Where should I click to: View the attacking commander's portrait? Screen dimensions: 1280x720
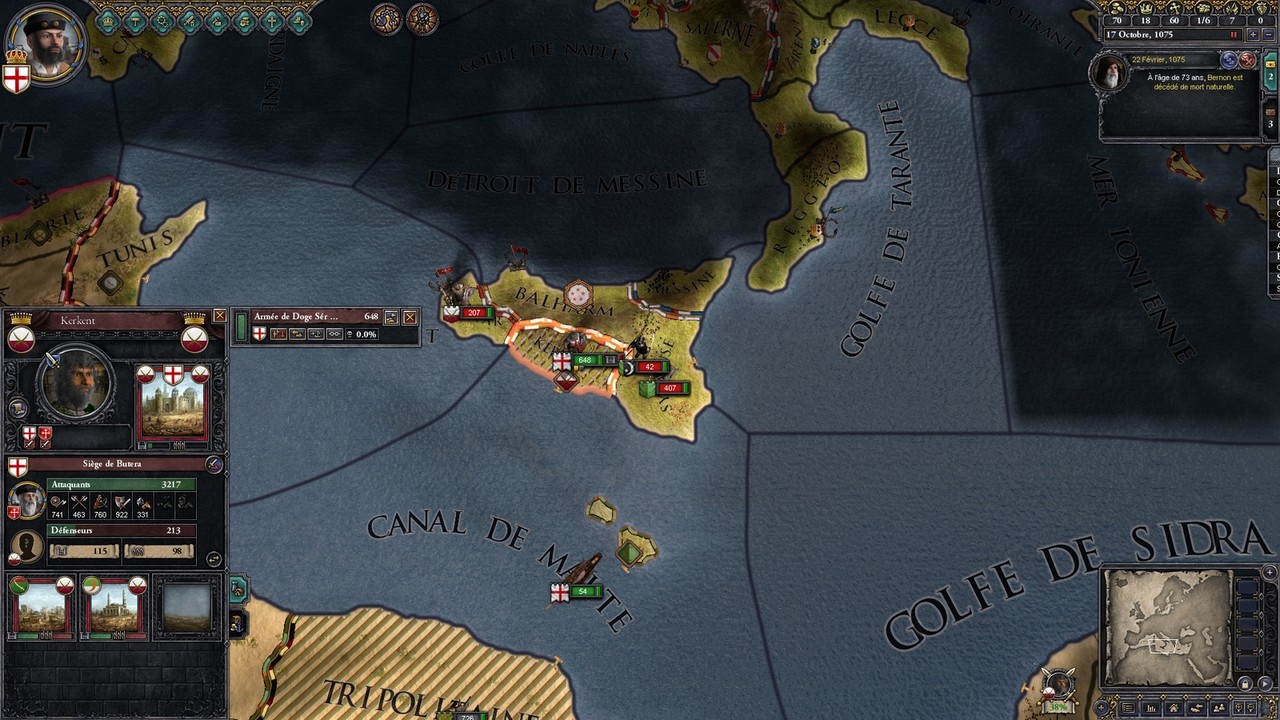[26, 498]
